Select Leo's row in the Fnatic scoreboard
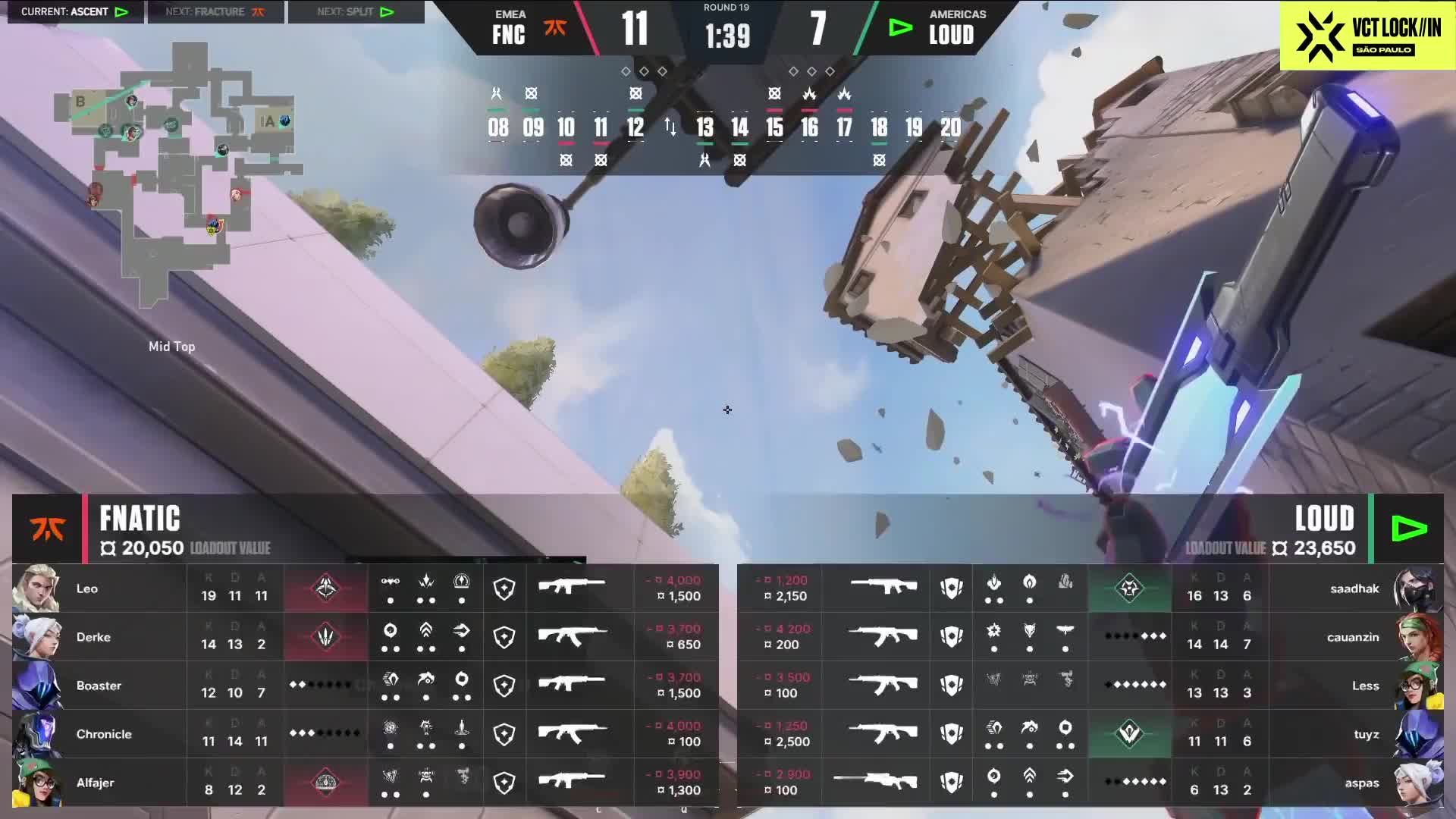The width and height of the screenshot is (1456, 819). point(365,588)
